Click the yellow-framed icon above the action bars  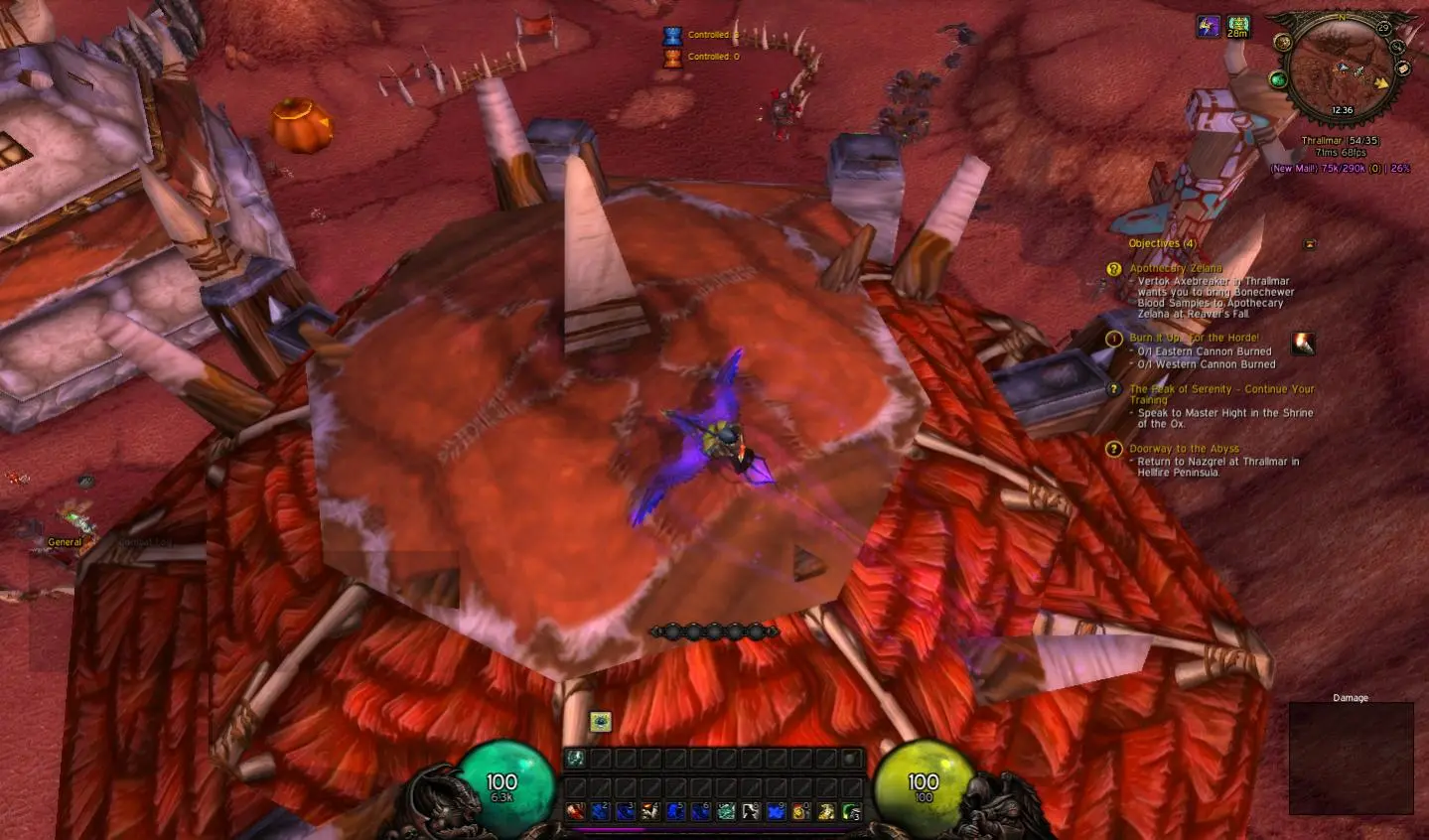click(x=600, y=722)
